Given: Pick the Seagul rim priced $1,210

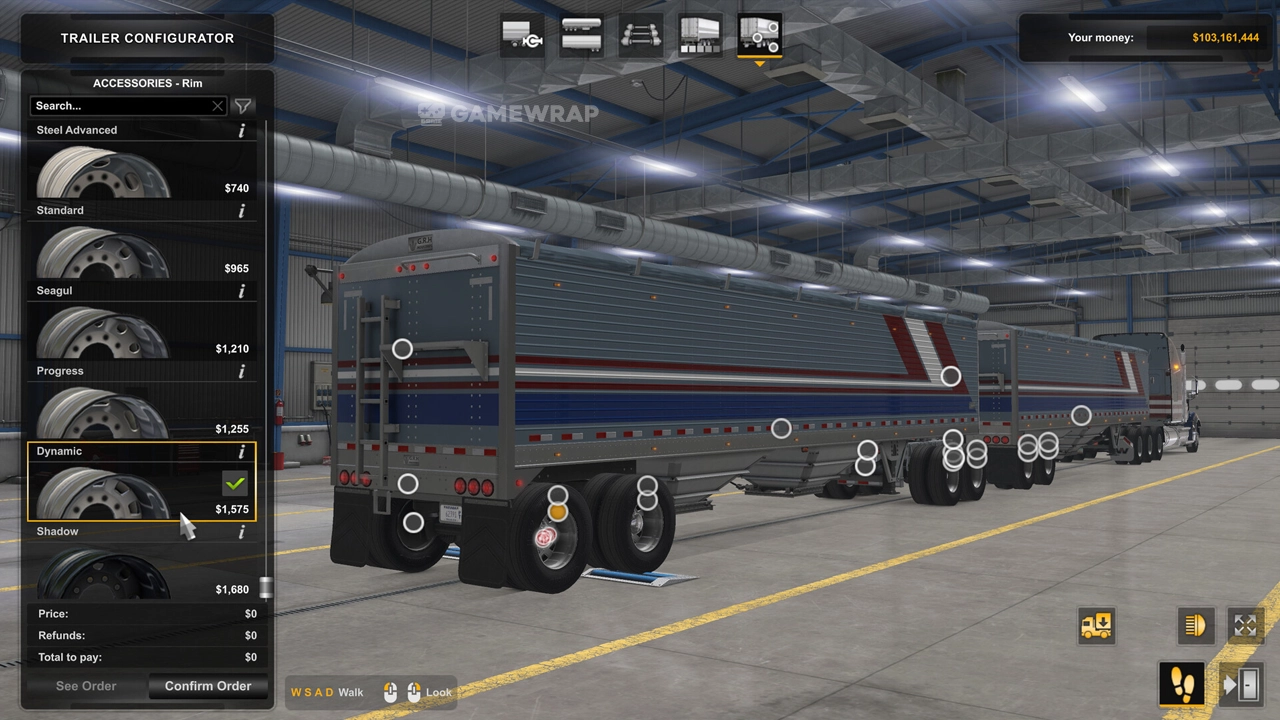Looking at the screenshot, I should [140, 331].
